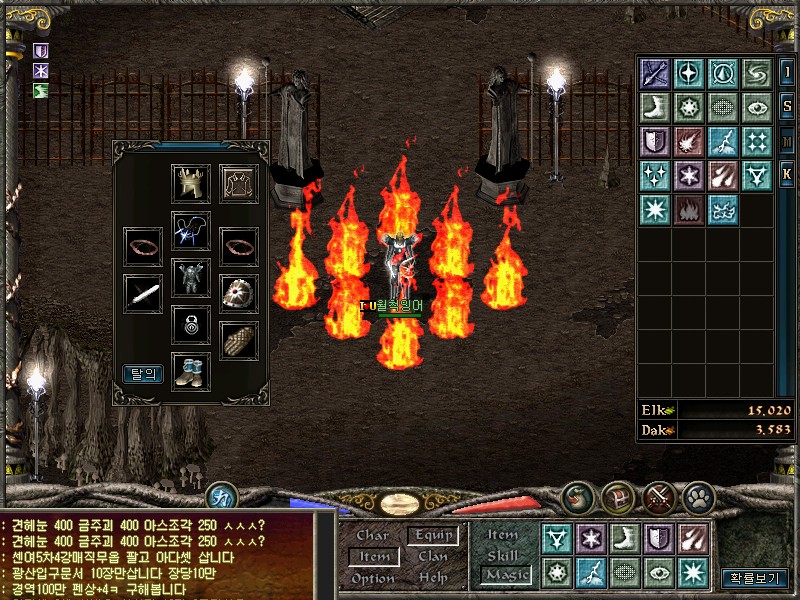Activate the lightning bolt spell in spell grid
The height and width of the screenshot is (600, 800).
(722, 141)
